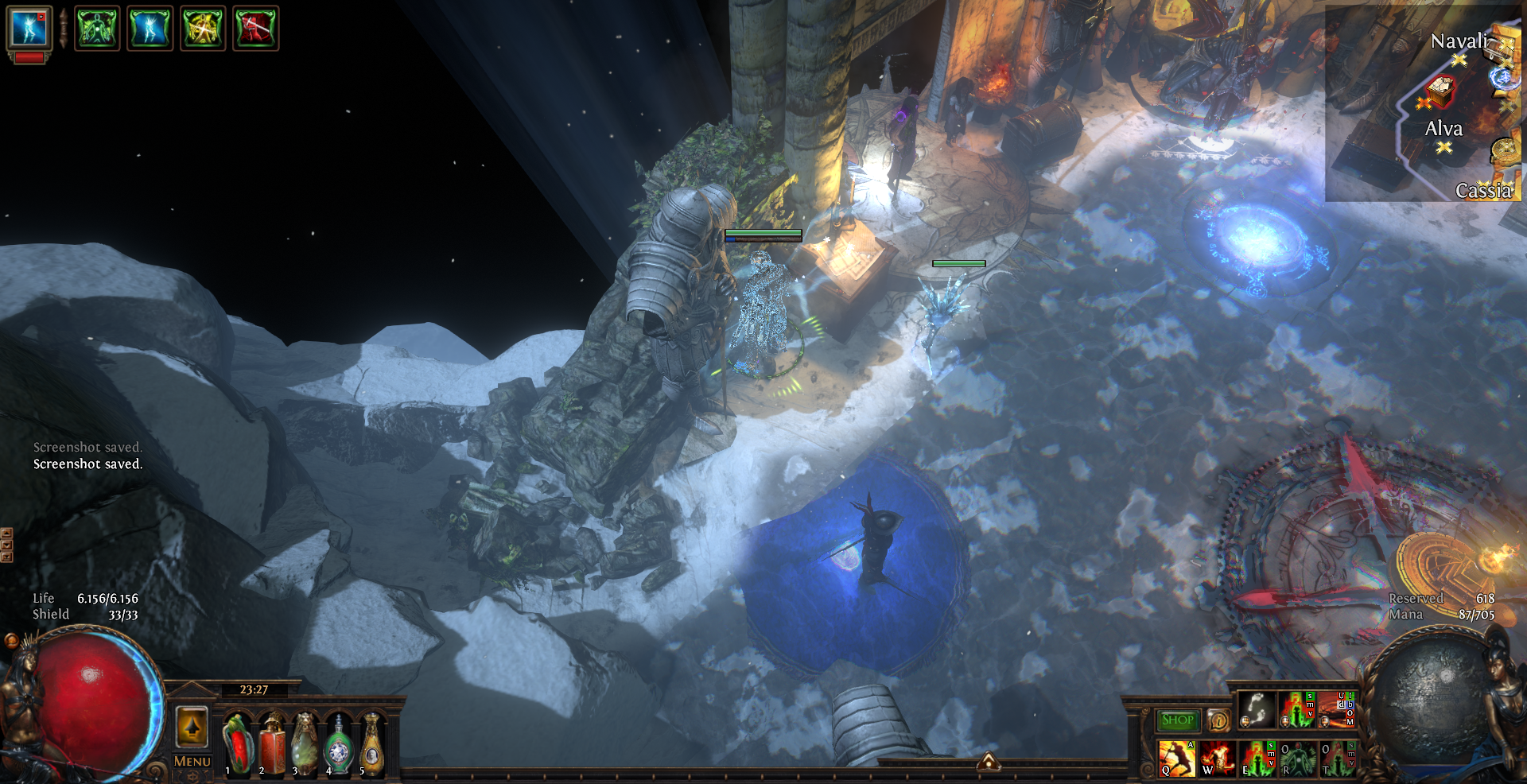This screenshot has height=784, width=1527.
Task: Click the framed blue ice minion icon
Action: (29, 28)
